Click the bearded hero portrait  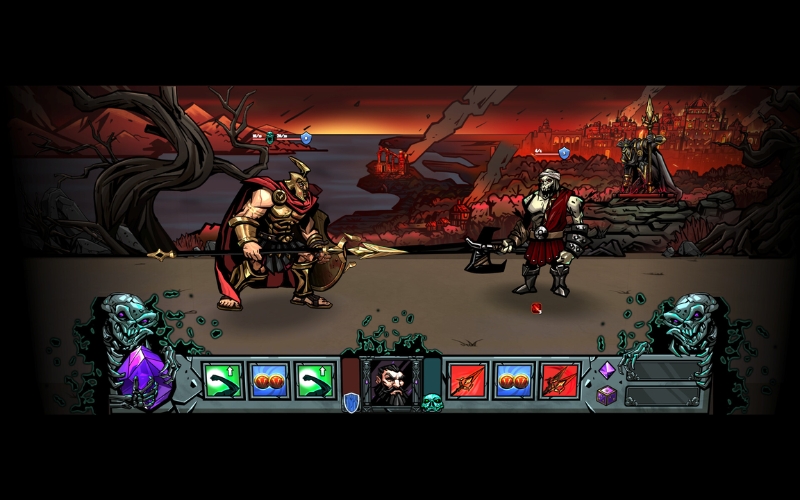(x=391, y=382)
